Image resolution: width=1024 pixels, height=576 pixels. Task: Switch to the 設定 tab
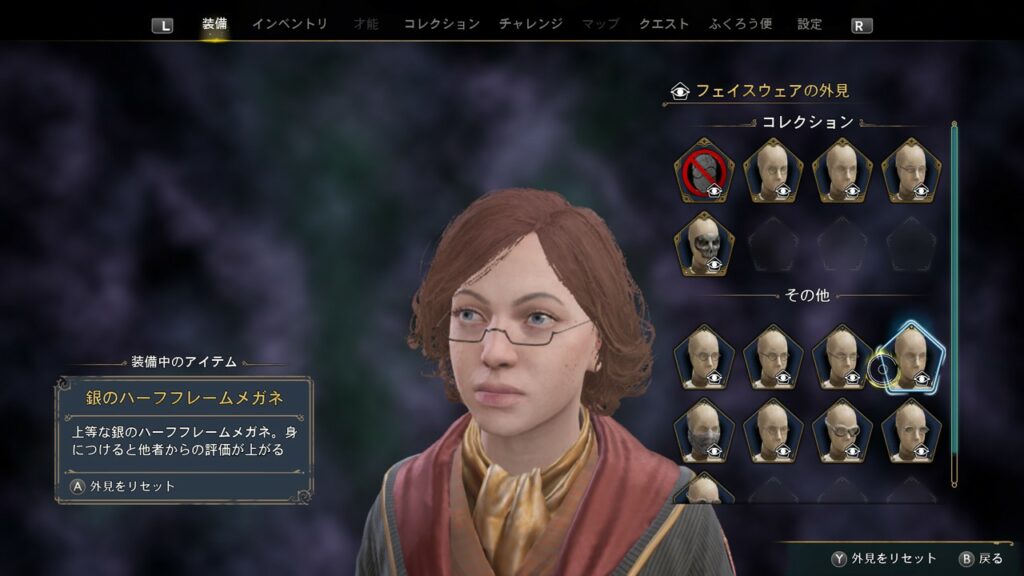coord(809,24)
